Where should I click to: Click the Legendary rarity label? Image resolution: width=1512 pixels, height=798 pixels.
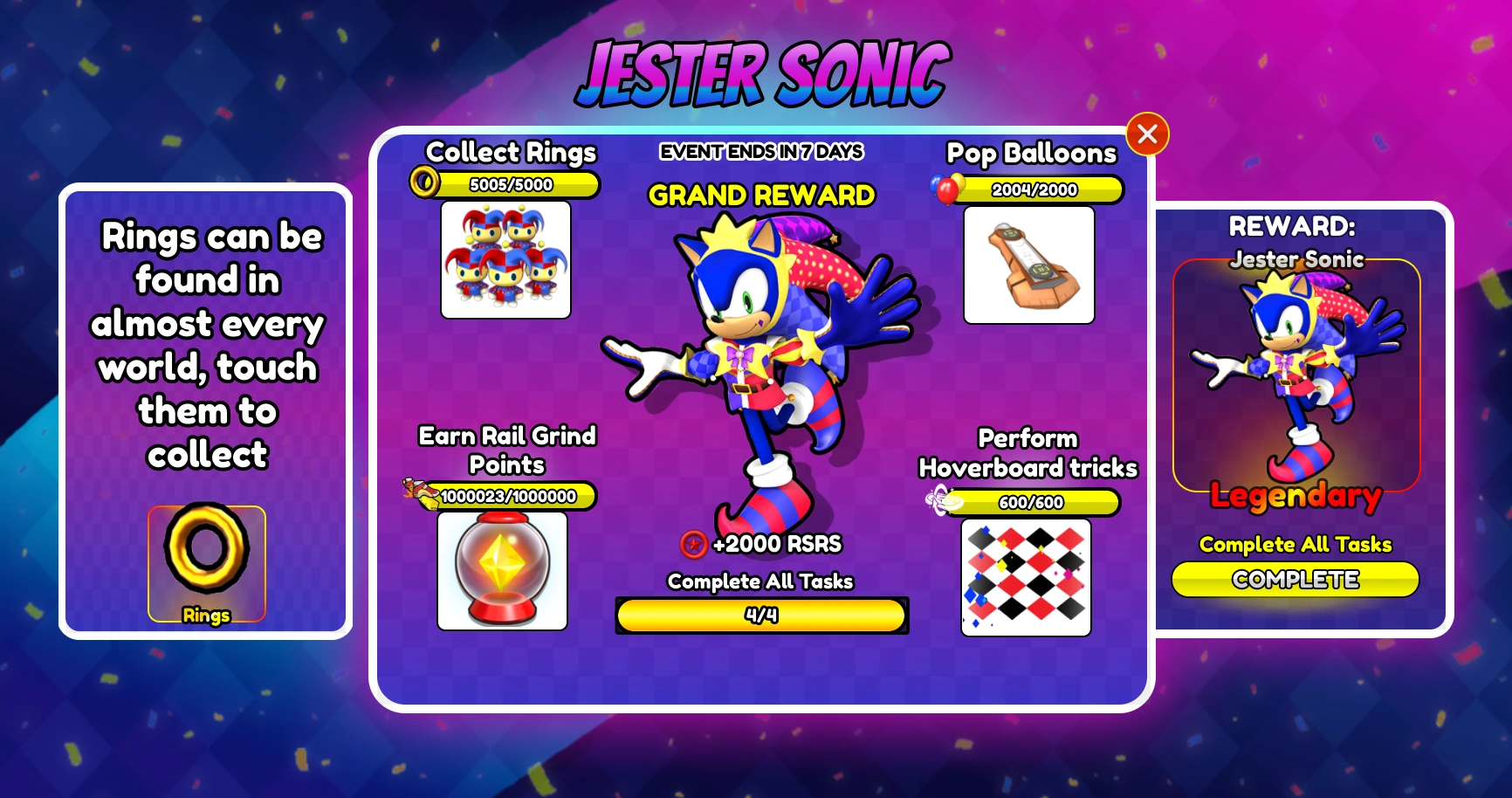(1295, 496)
